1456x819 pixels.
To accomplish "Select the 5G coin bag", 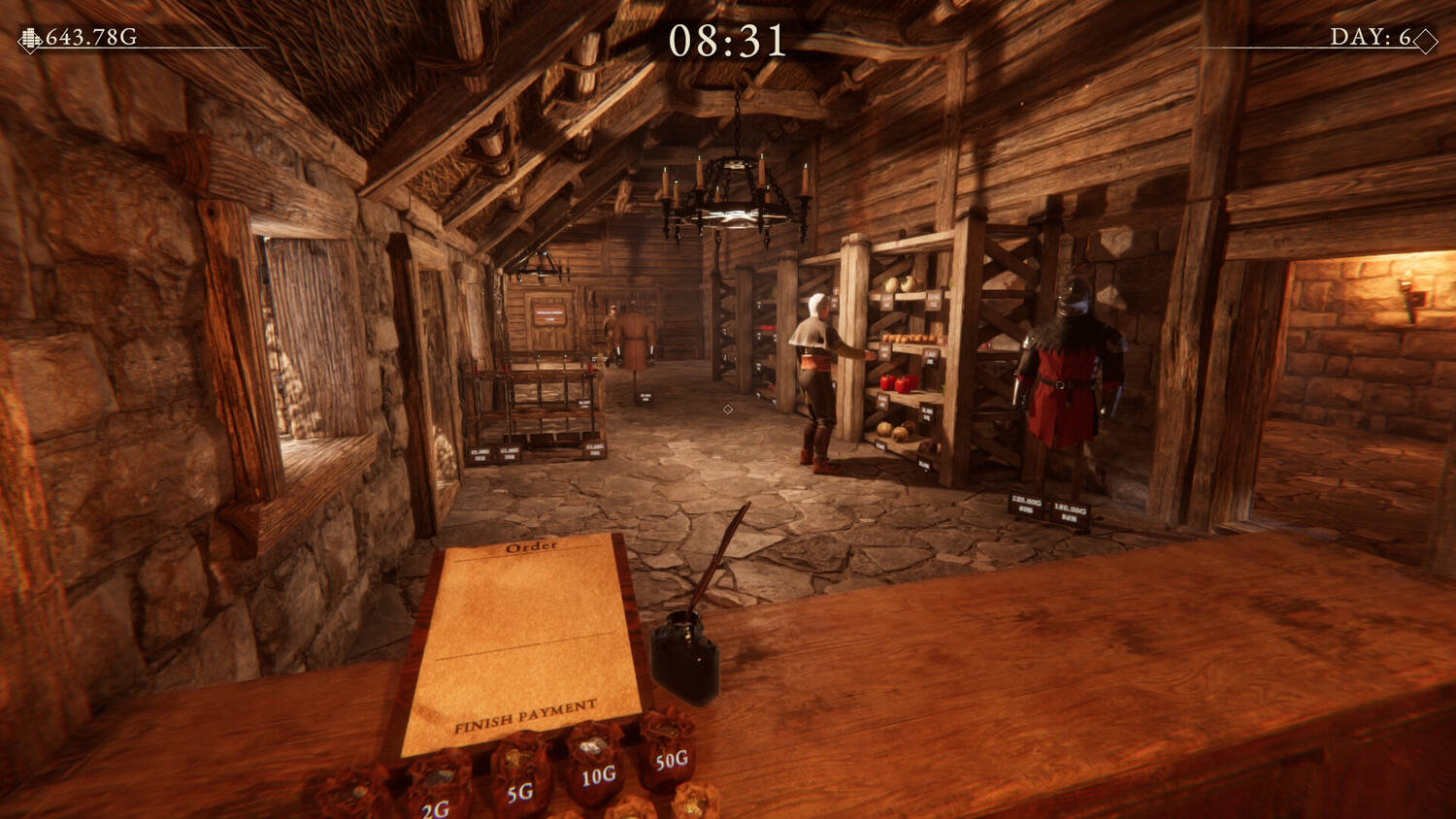I will (x=520, y=778).
